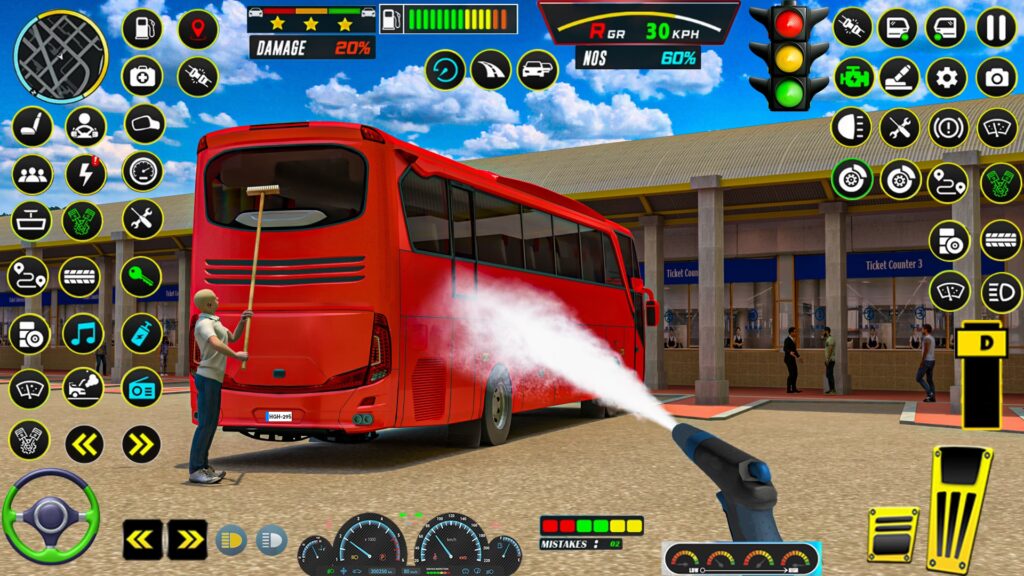Viewport: 1024px width, 576px height.
Task: Toggle the parking brake warning icon
Action: click(x=947, y=128)
